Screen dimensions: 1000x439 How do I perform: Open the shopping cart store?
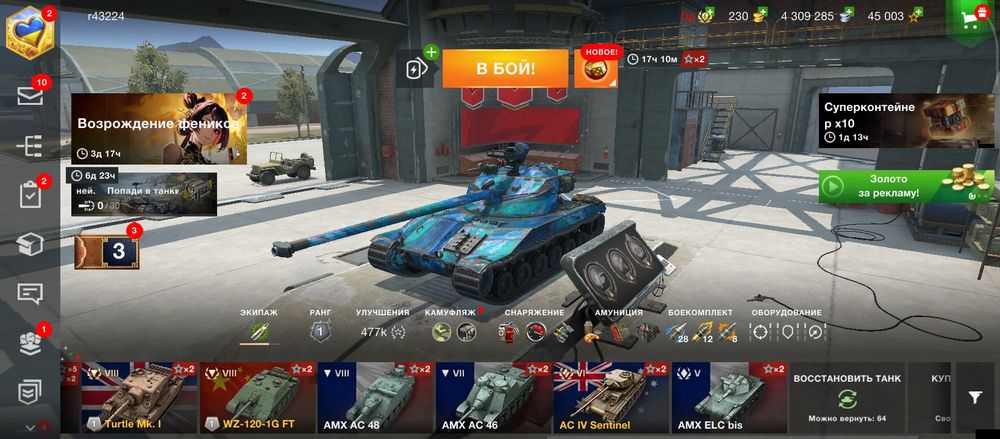point(968,18)
